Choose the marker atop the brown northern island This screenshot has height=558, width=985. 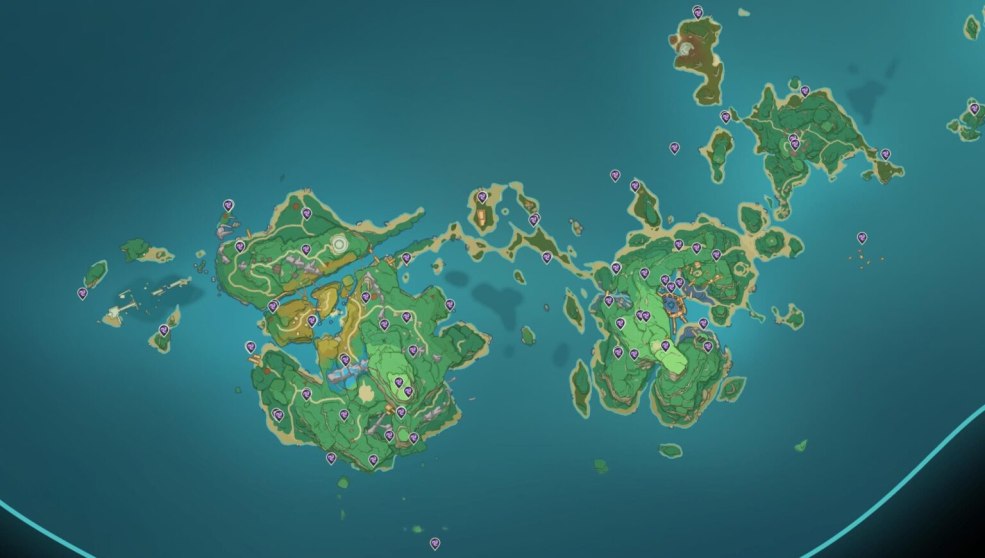click(697, 12)
